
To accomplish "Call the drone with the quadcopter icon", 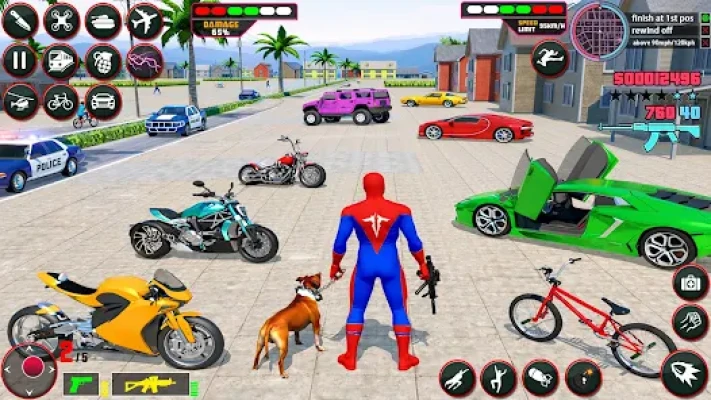I will (x=61, y=19).
